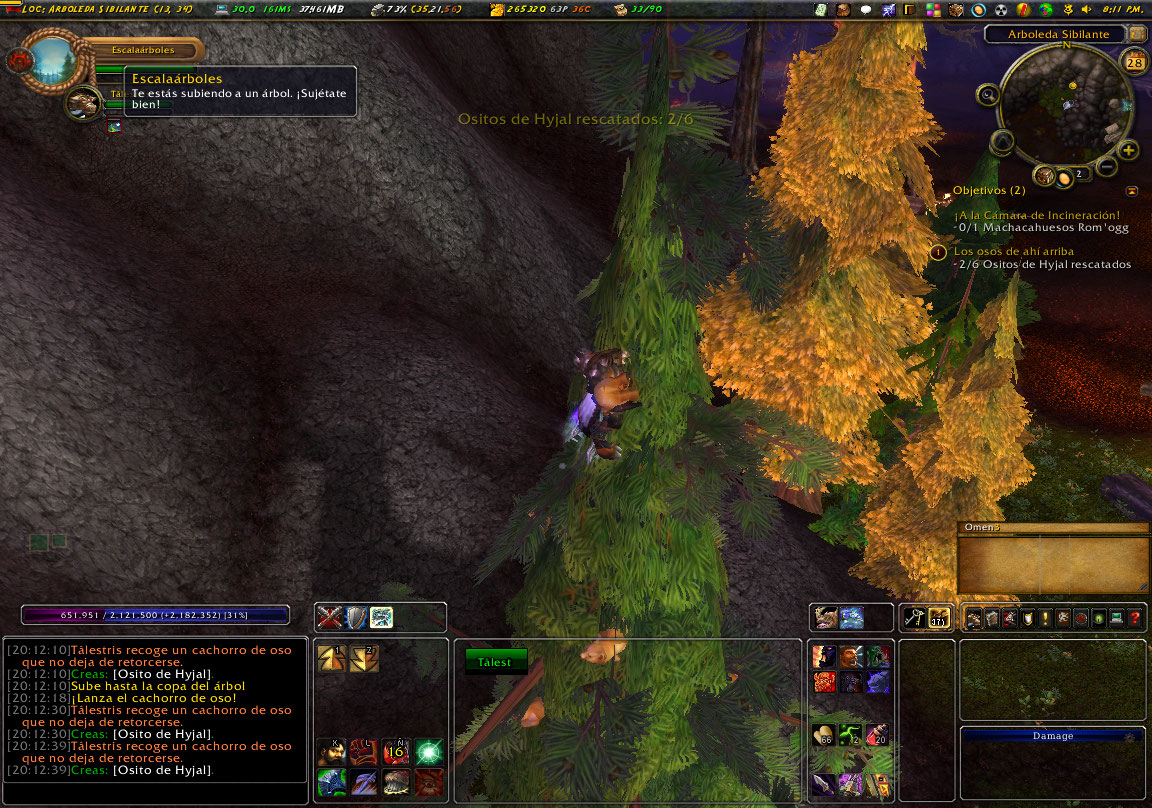Use the first upward arrow vehicle ability
This screenshot has height=808, width=1152.
(x=331, y=658)
